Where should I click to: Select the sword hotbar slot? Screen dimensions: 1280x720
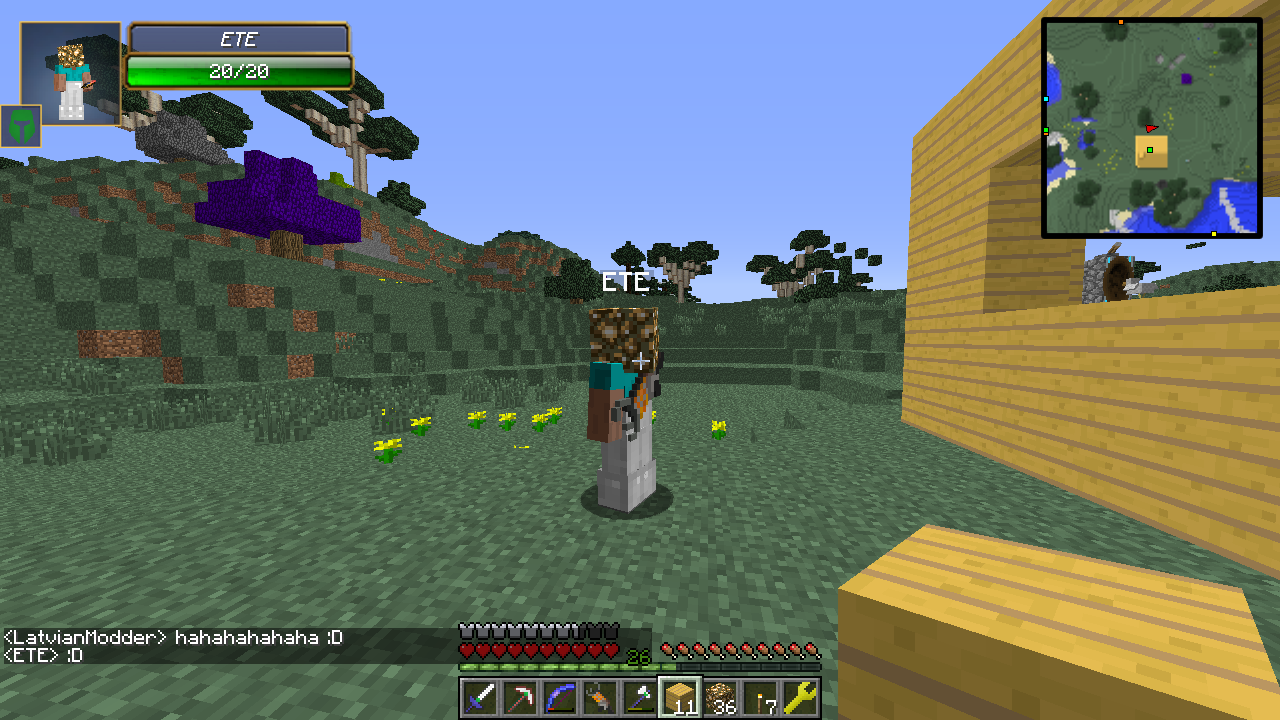click(x=480, y=697)
